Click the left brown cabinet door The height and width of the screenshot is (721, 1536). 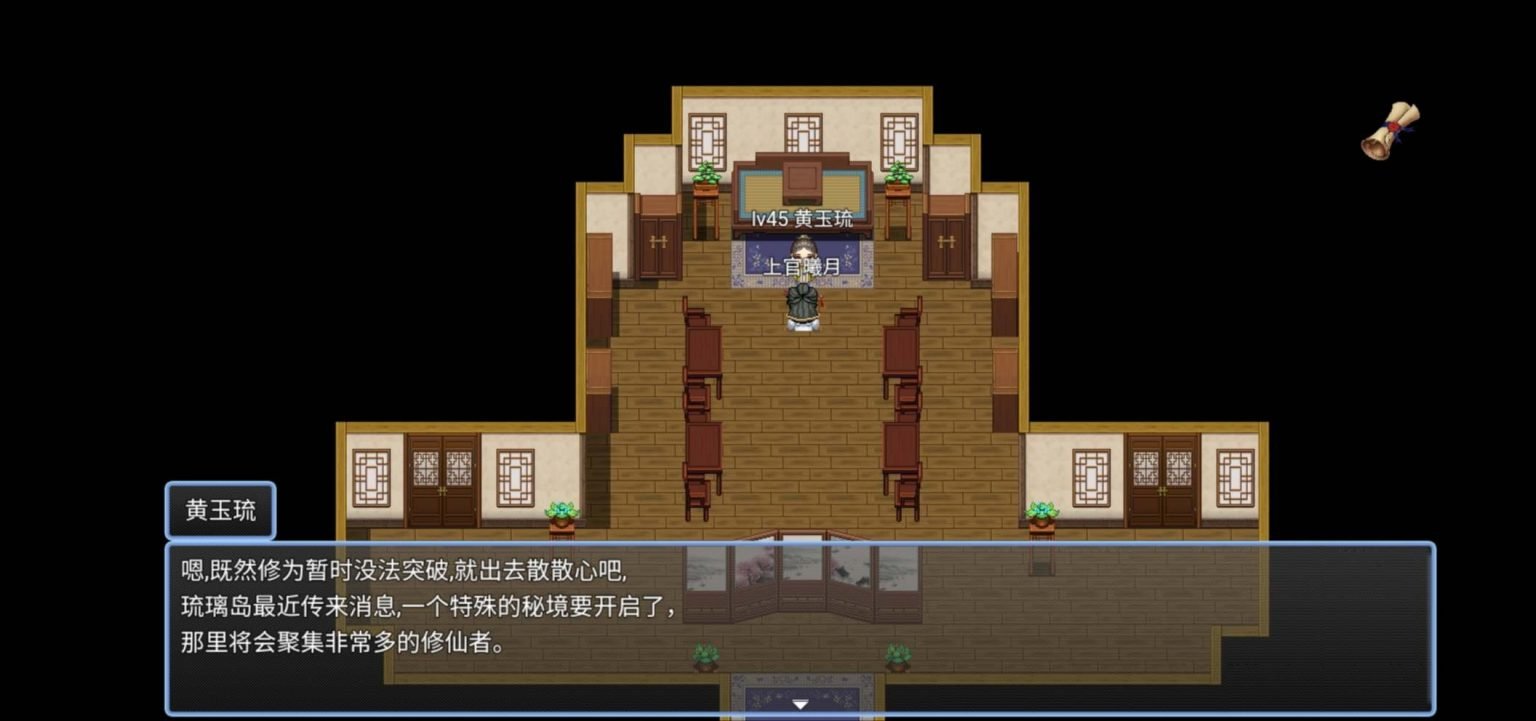(x=657, y=245)
